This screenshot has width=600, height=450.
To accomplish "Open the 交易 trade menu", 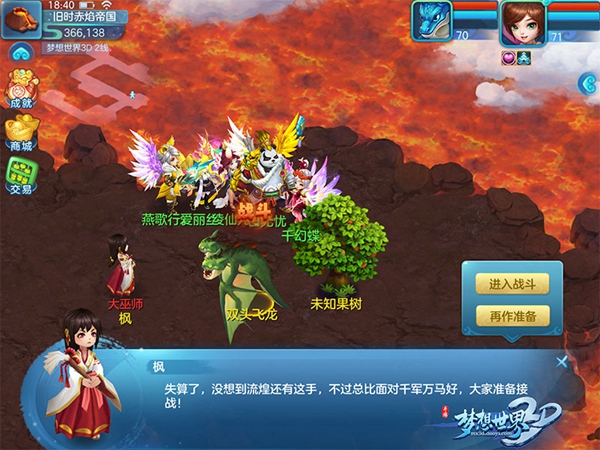I will [20, 177].
